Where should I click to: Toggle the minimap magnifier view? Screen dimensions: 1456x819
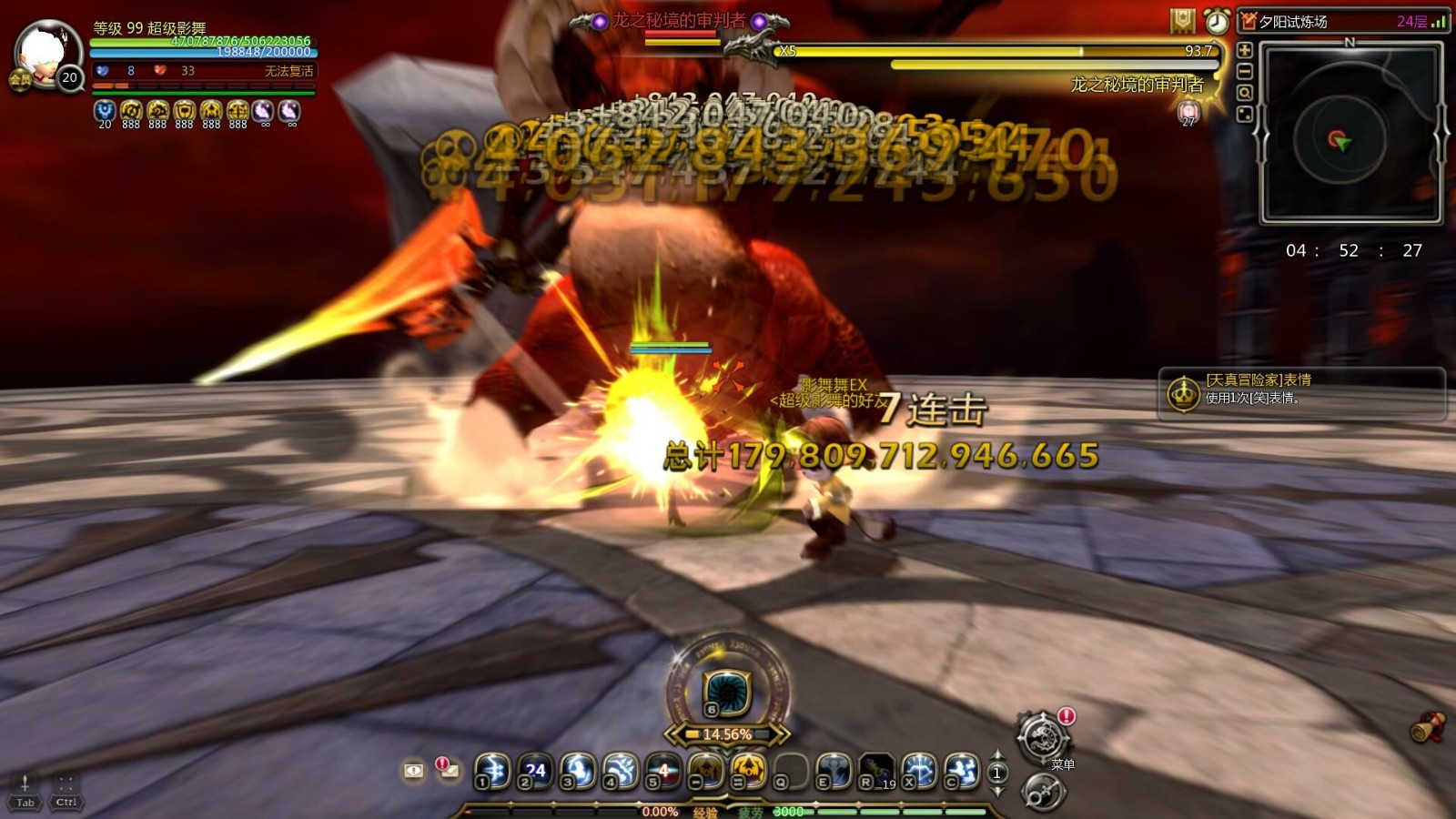pos(1244,91)
